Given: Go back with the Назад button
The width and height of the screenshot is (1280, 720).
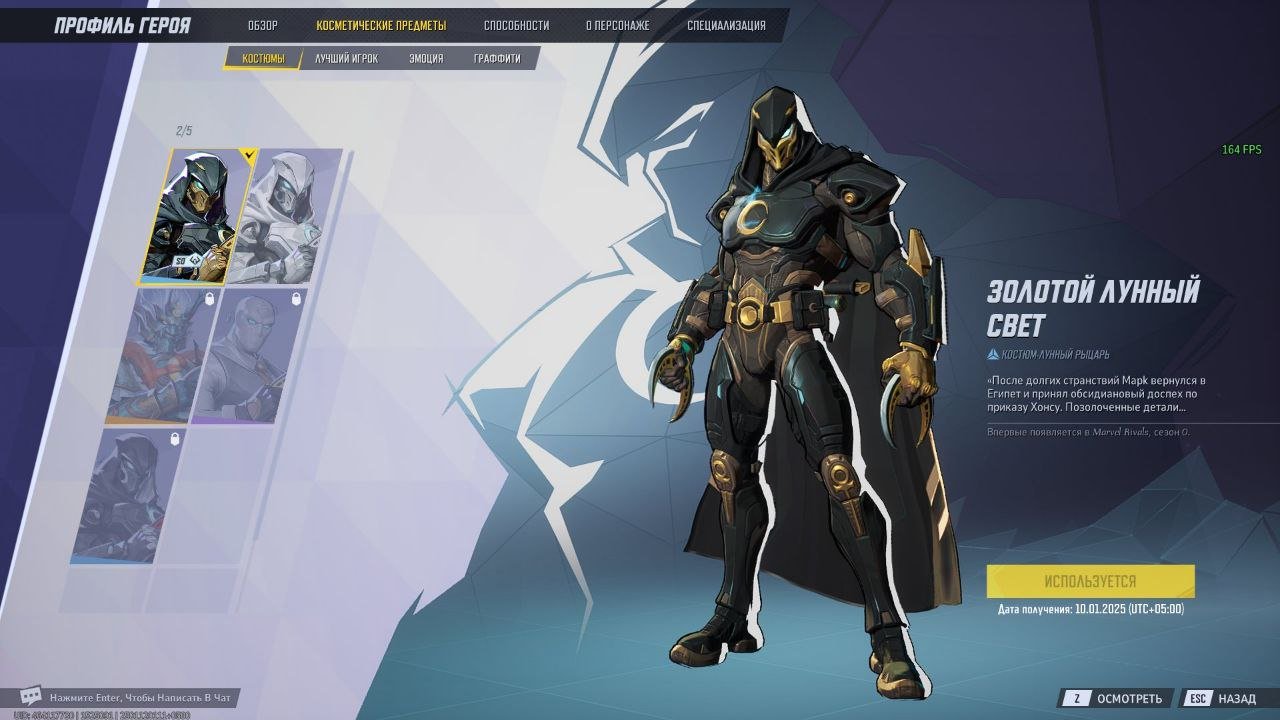Looking at the screenshot, I should click(x=1224, y=698).
